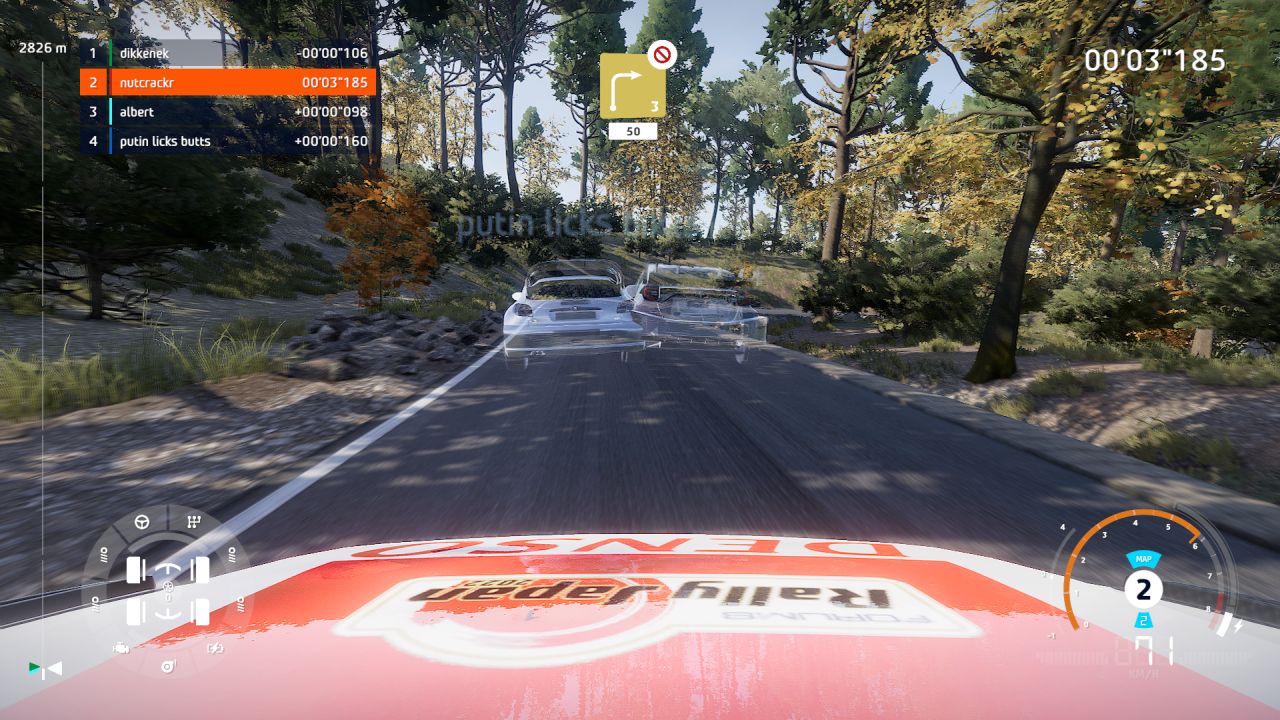
Task: Click the fourth-place player's leaderboard row
Action: 228,141
